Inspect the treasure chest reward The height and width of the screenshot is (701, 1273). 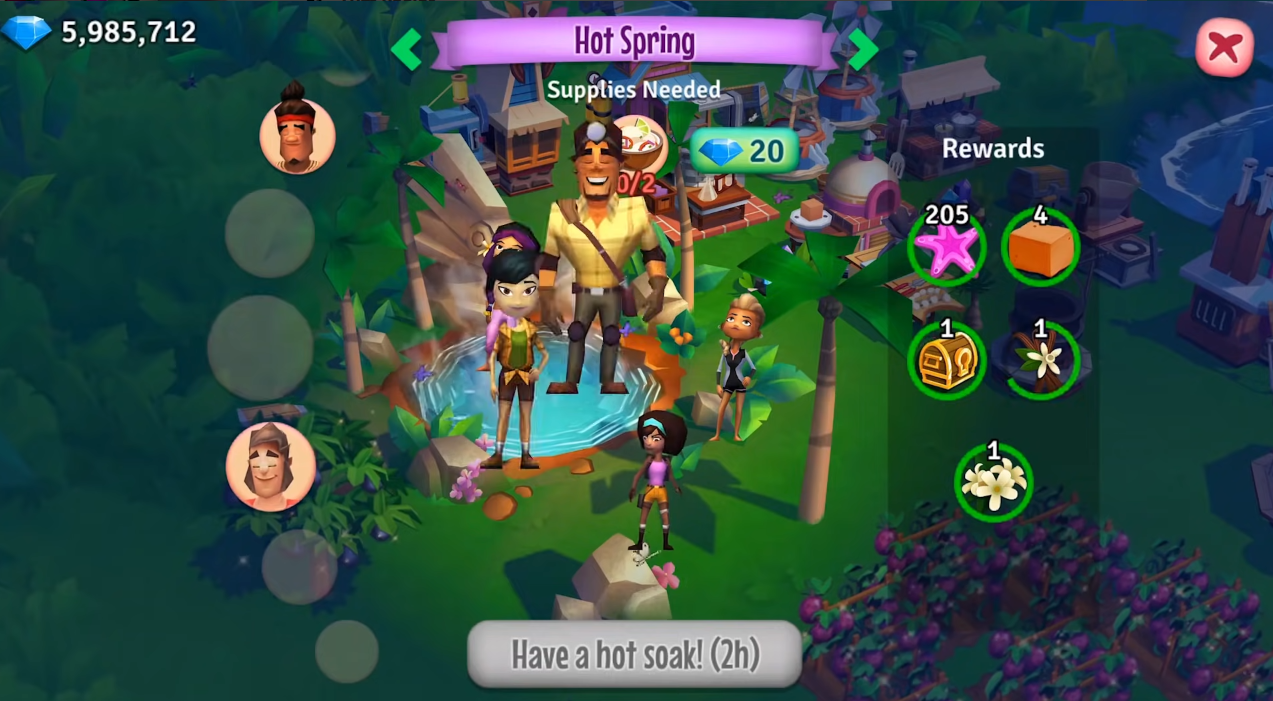[x=946, y=362]
